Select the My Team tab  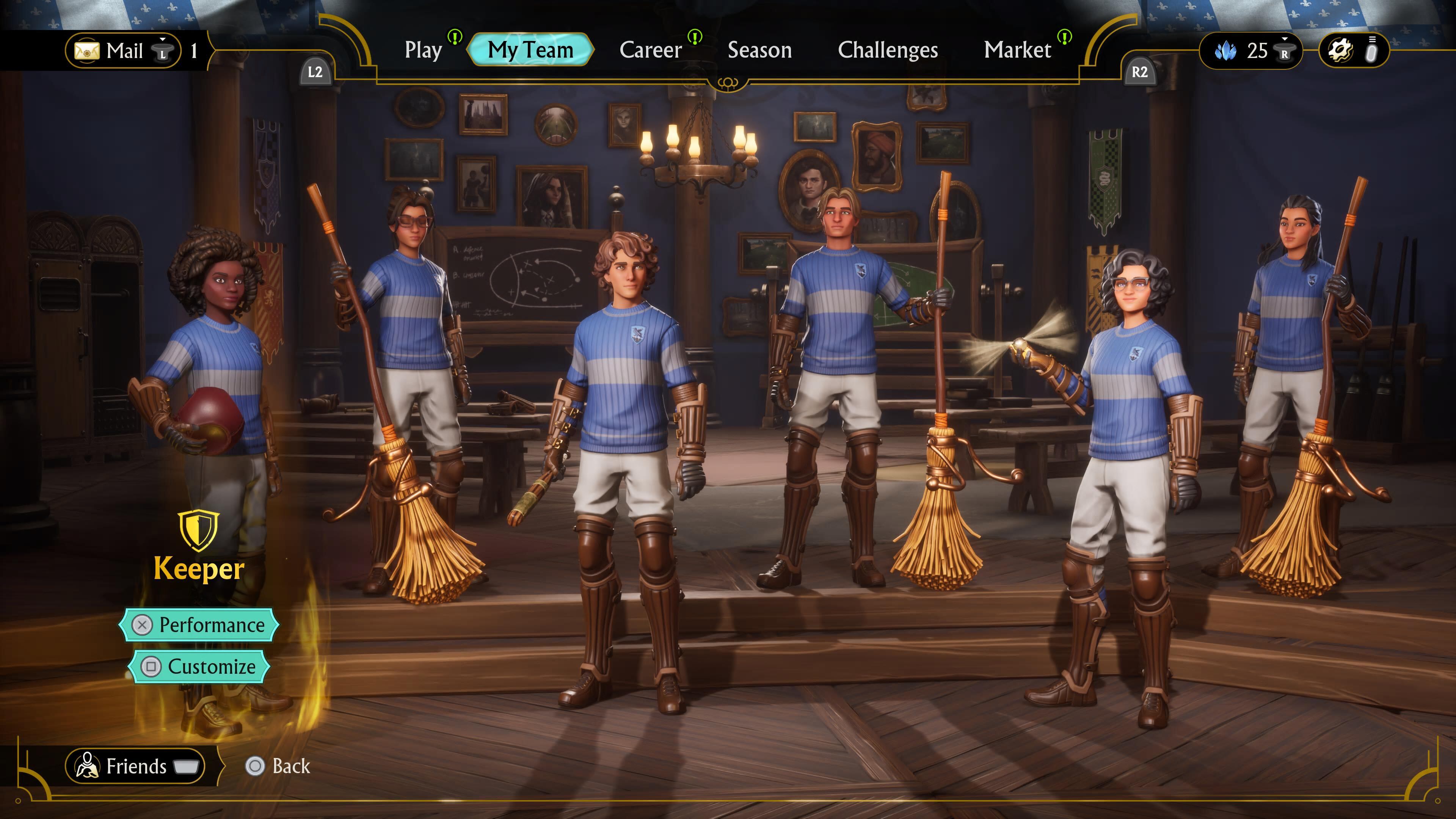530,50
